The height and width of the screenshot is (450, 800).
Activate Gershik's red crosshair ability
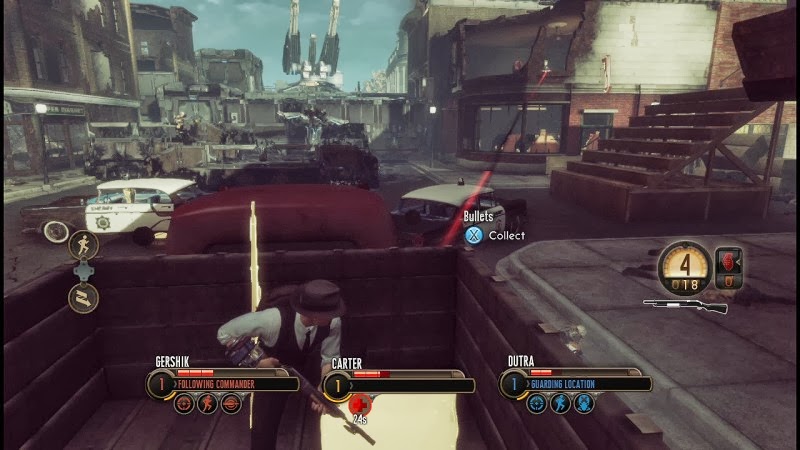point(183,402)
